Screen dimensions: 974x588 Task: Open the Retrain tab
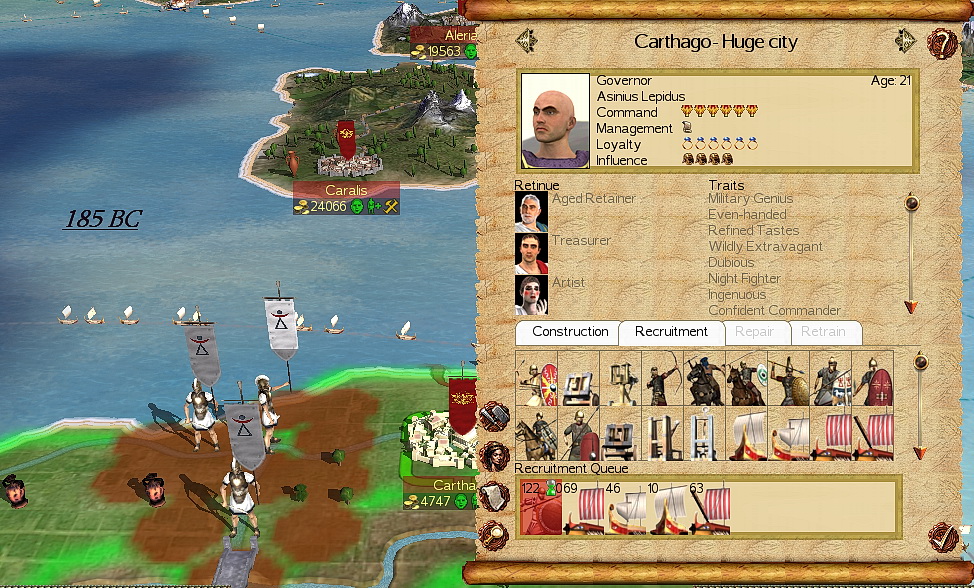[x=825, y=332]
